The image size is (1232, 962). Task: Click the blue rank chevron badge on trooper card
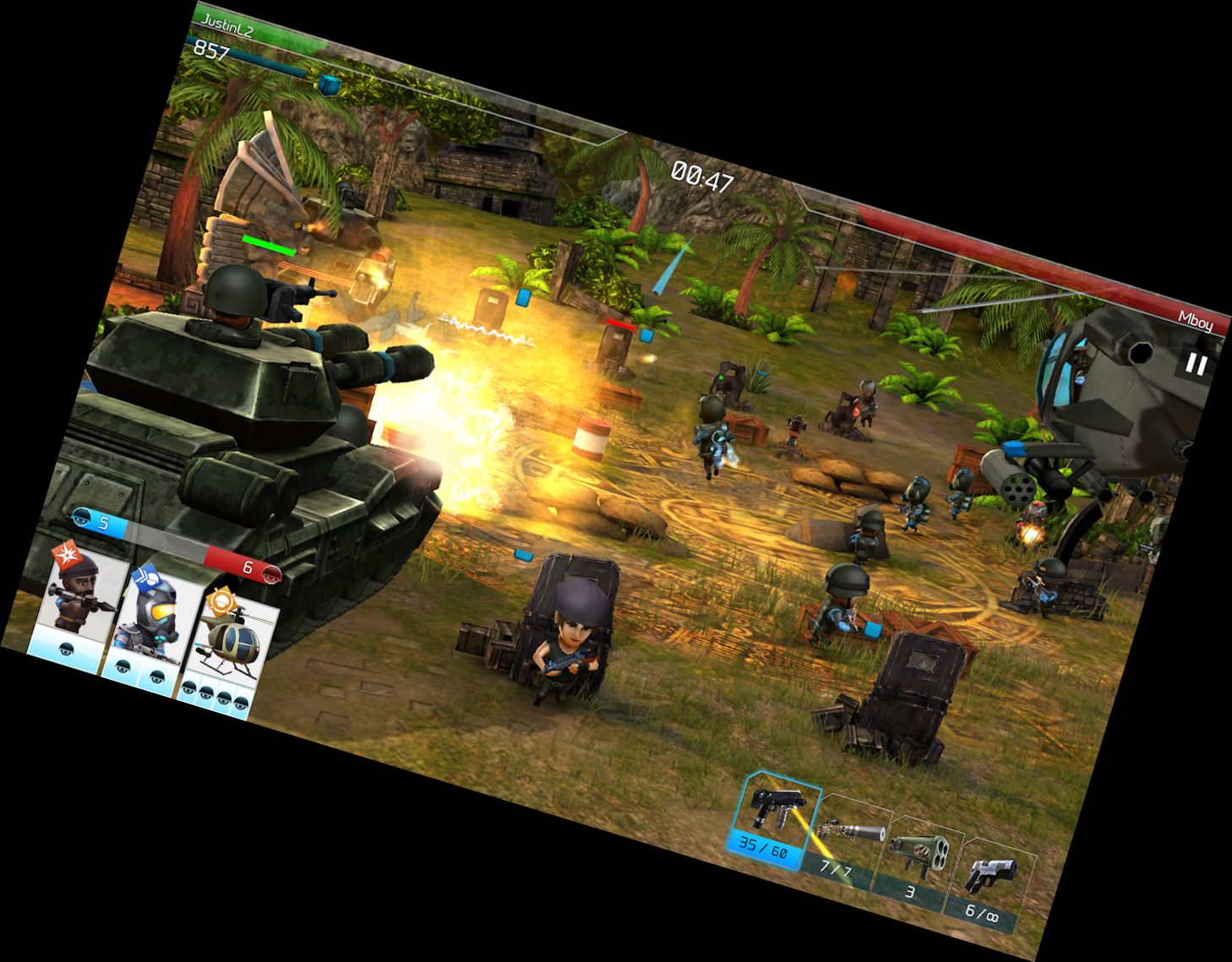146,579
